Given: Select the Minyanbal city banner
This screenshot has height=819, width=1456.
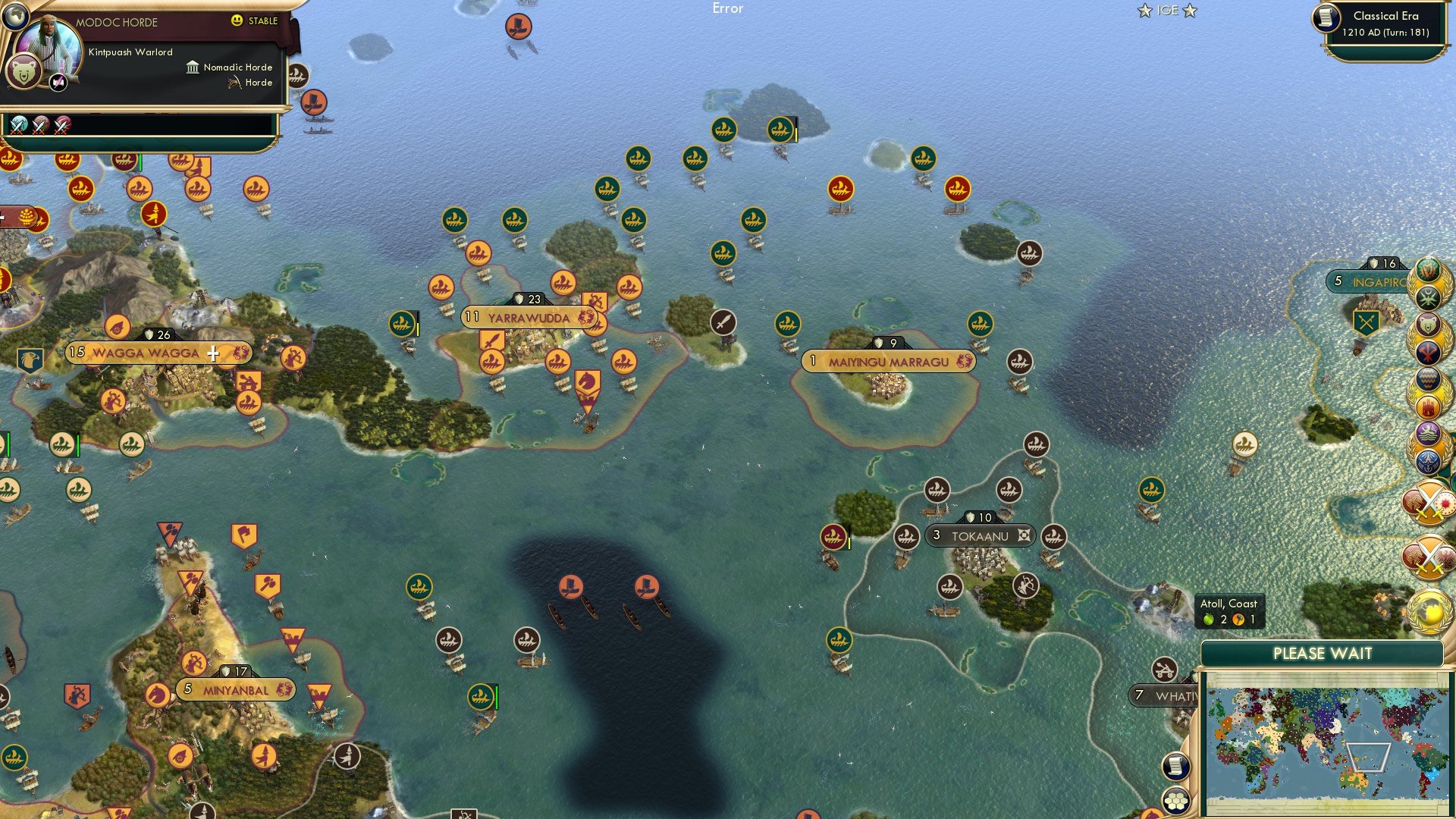Looking at the screenshot, I should click(x=235, y=690).
